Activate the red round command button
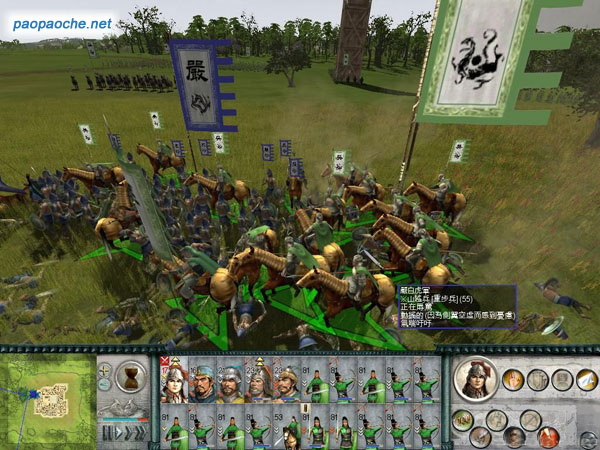 (548, 437)
